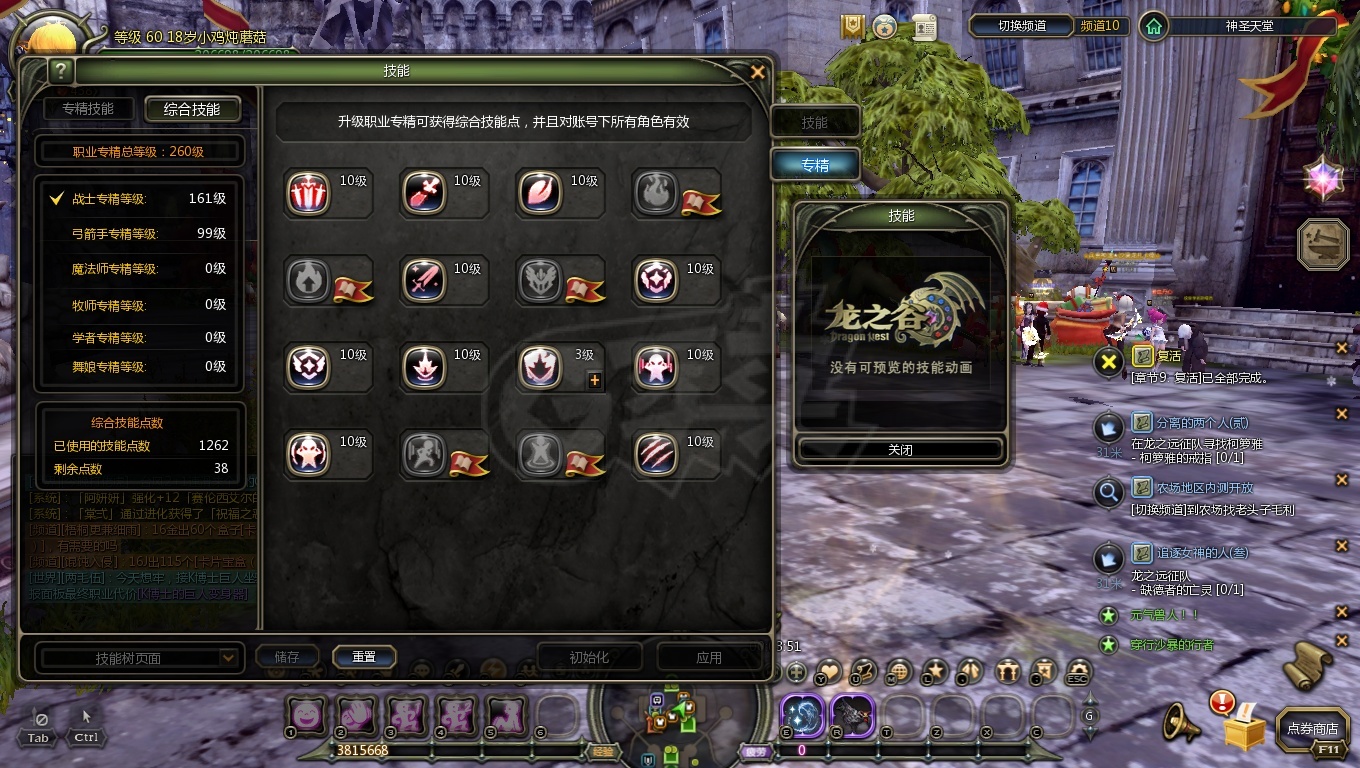The image size is (1360, 768).
Task: Click the 切换频道 channel switch button
Action: click(1022, 26)
